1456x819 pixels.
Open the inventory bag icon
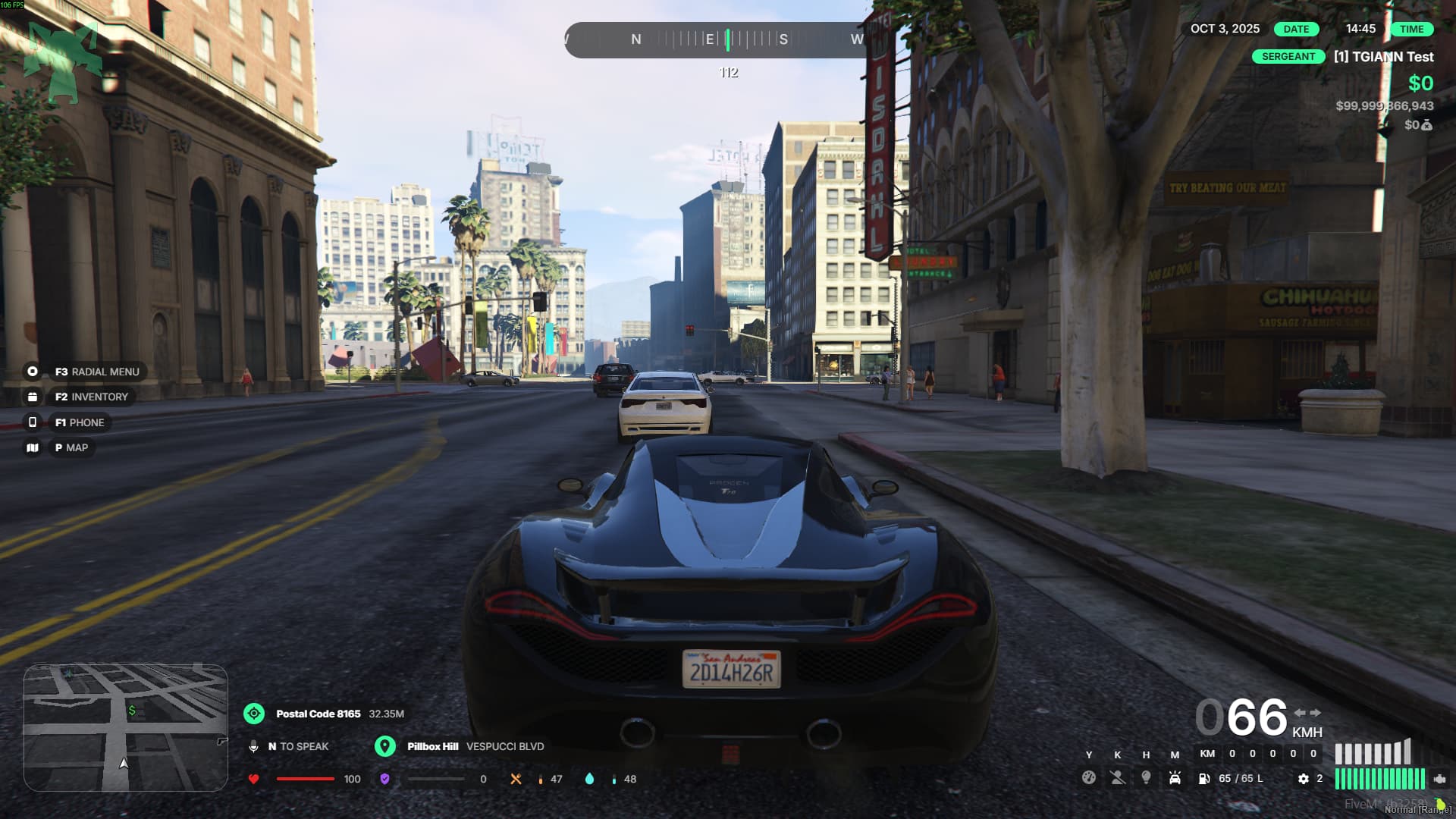[33, 397]
